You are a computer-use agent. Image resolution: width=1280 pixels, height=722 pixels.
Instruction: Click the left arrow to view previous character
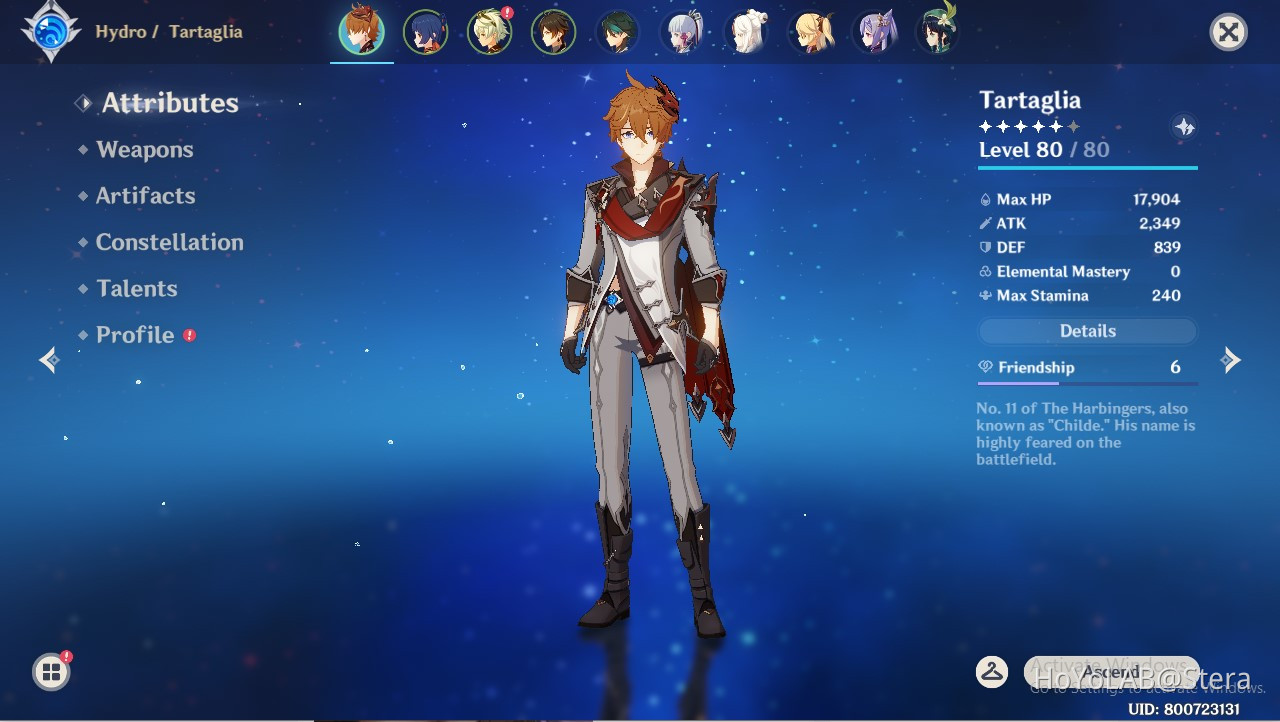(x=48, y=360)
